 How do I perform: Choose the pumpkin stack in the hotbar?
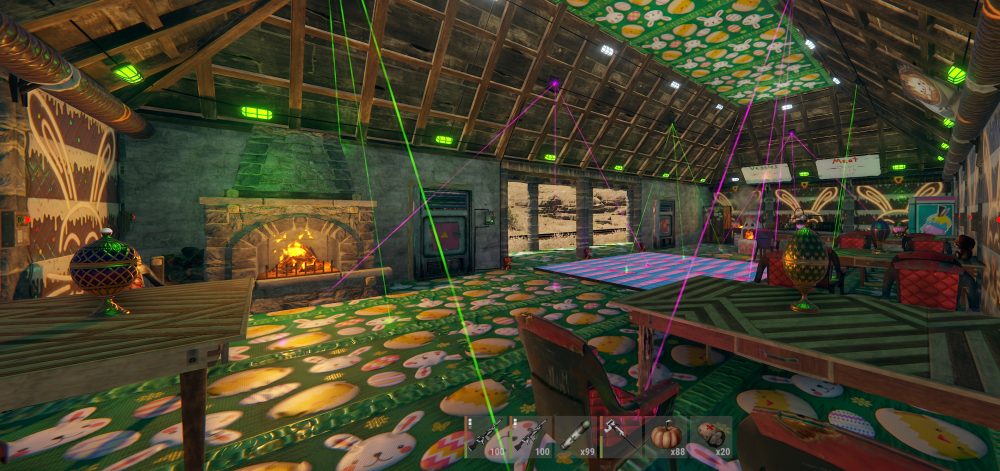point(666,437)
